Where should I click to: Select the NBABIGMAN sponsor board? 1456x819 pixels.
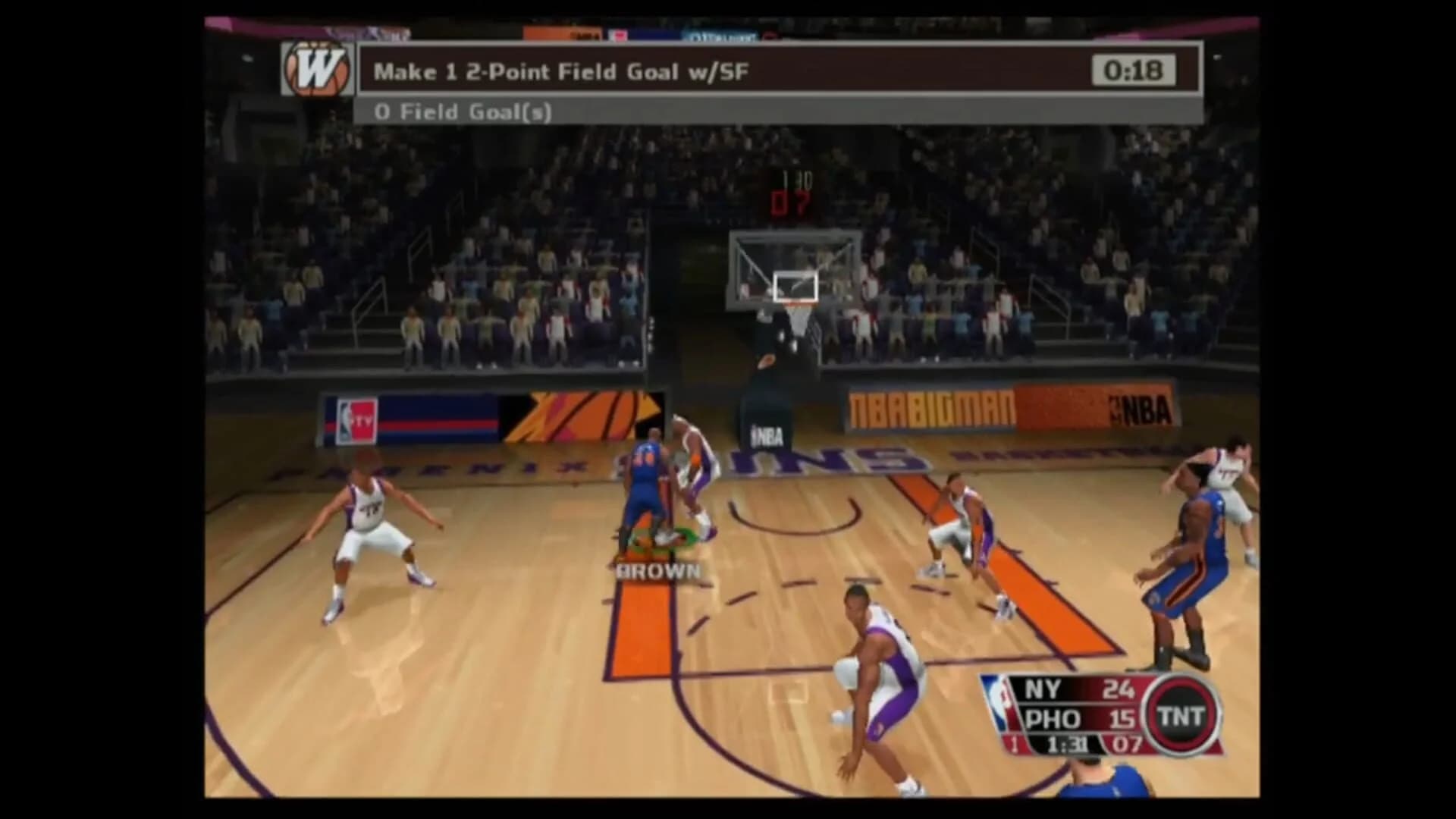(x=931, y=407)
